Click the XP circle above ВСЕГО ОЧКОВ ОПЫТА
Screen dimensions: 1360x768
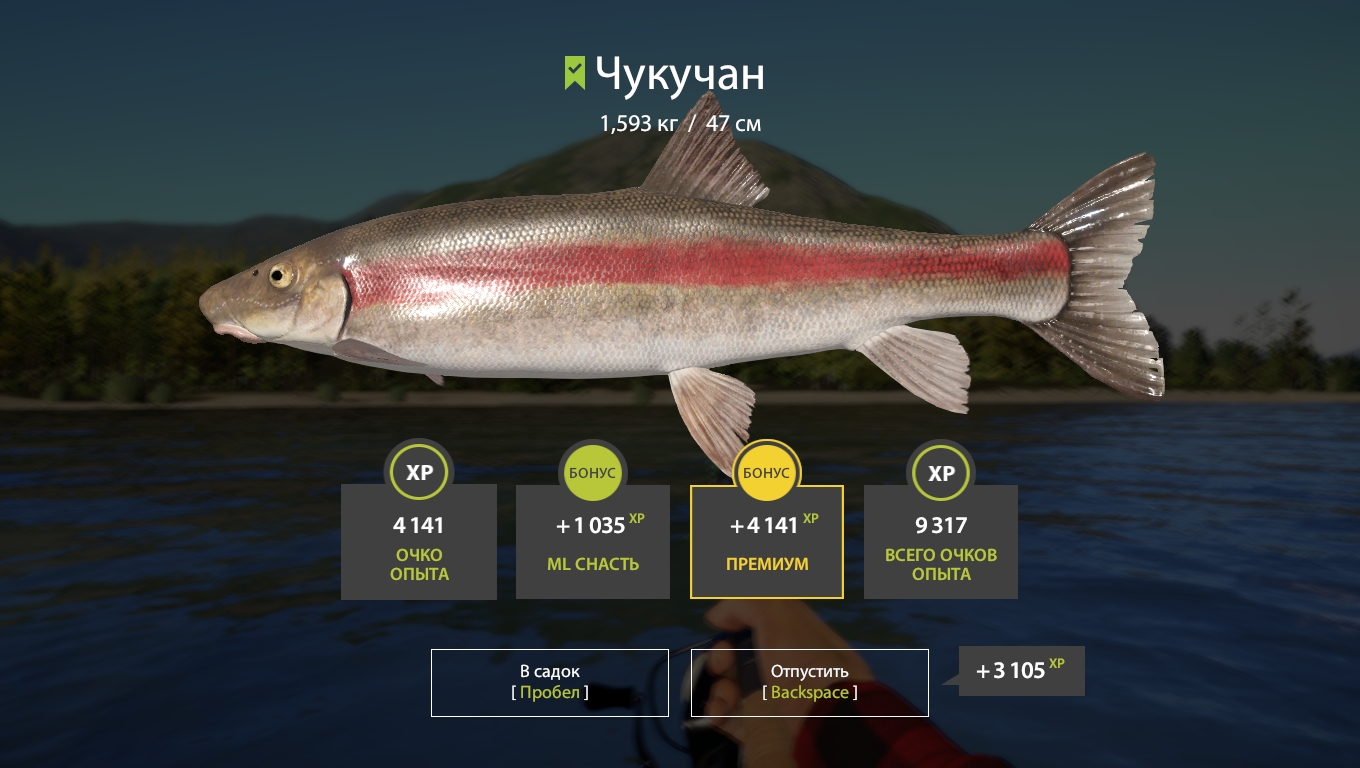(x=941, y=472)
